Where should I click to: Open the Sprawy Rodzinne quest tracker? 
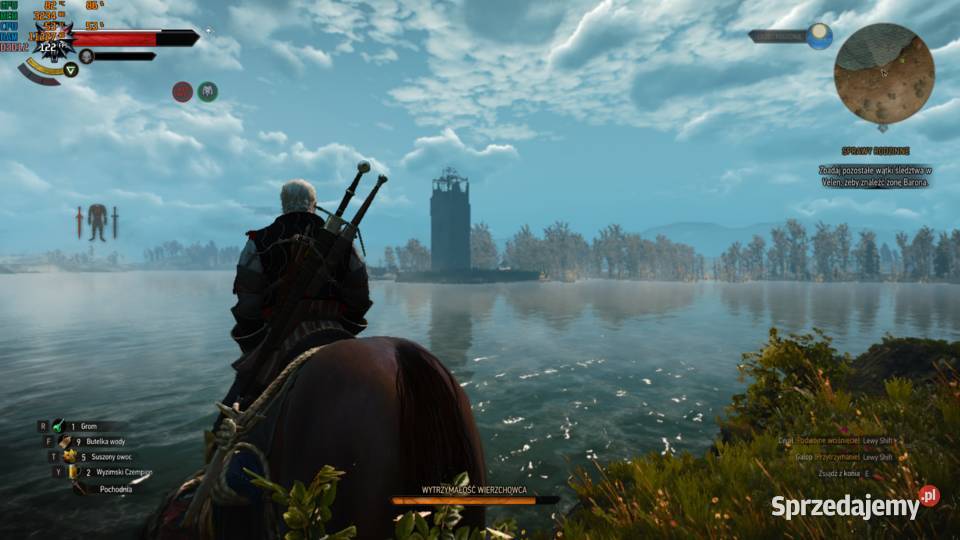click(875, 151)
